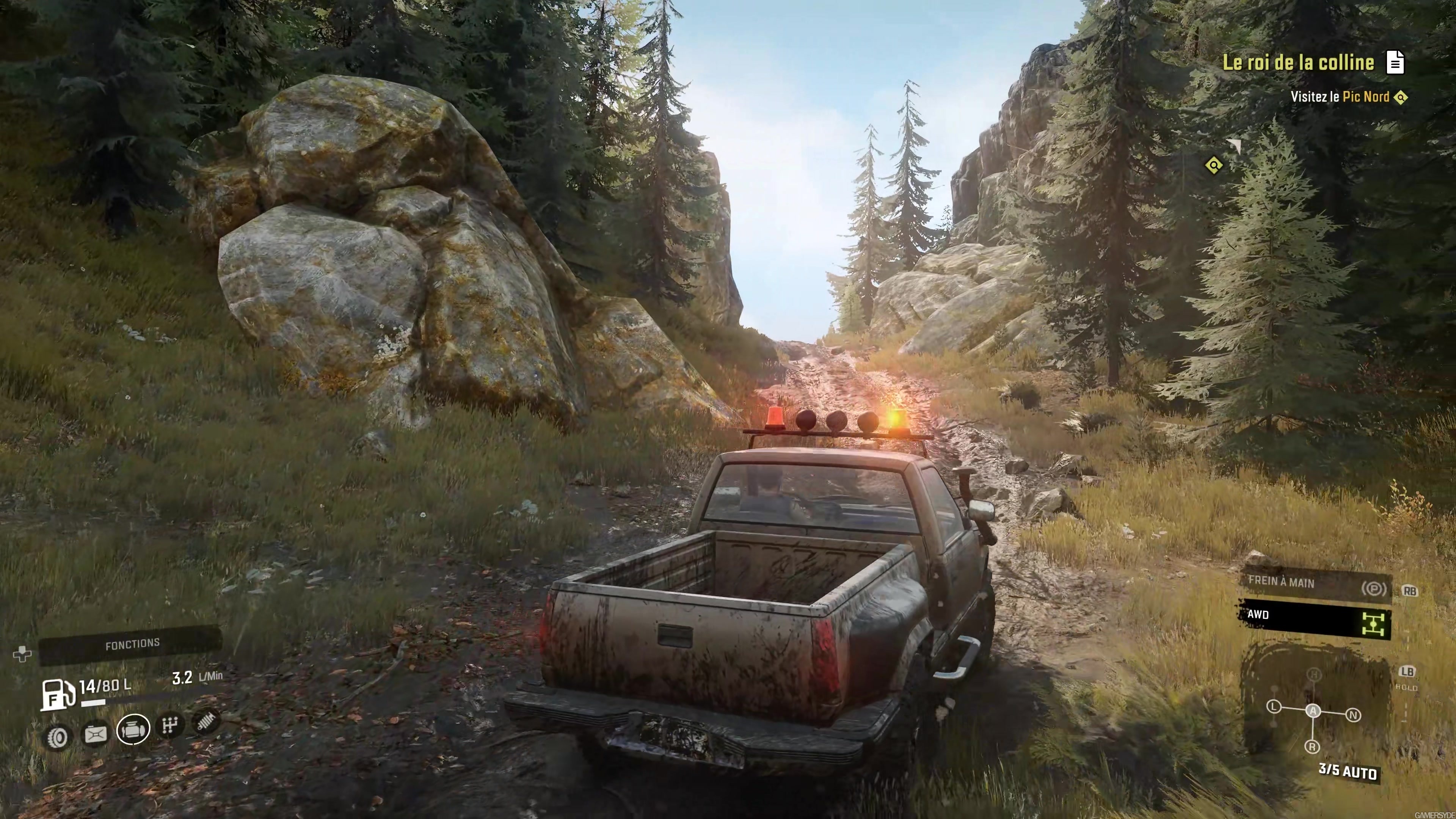This screenshot has width=1456, height=819.
Task: Toggle the AWD drive mode
Action: coord(1315,618)
